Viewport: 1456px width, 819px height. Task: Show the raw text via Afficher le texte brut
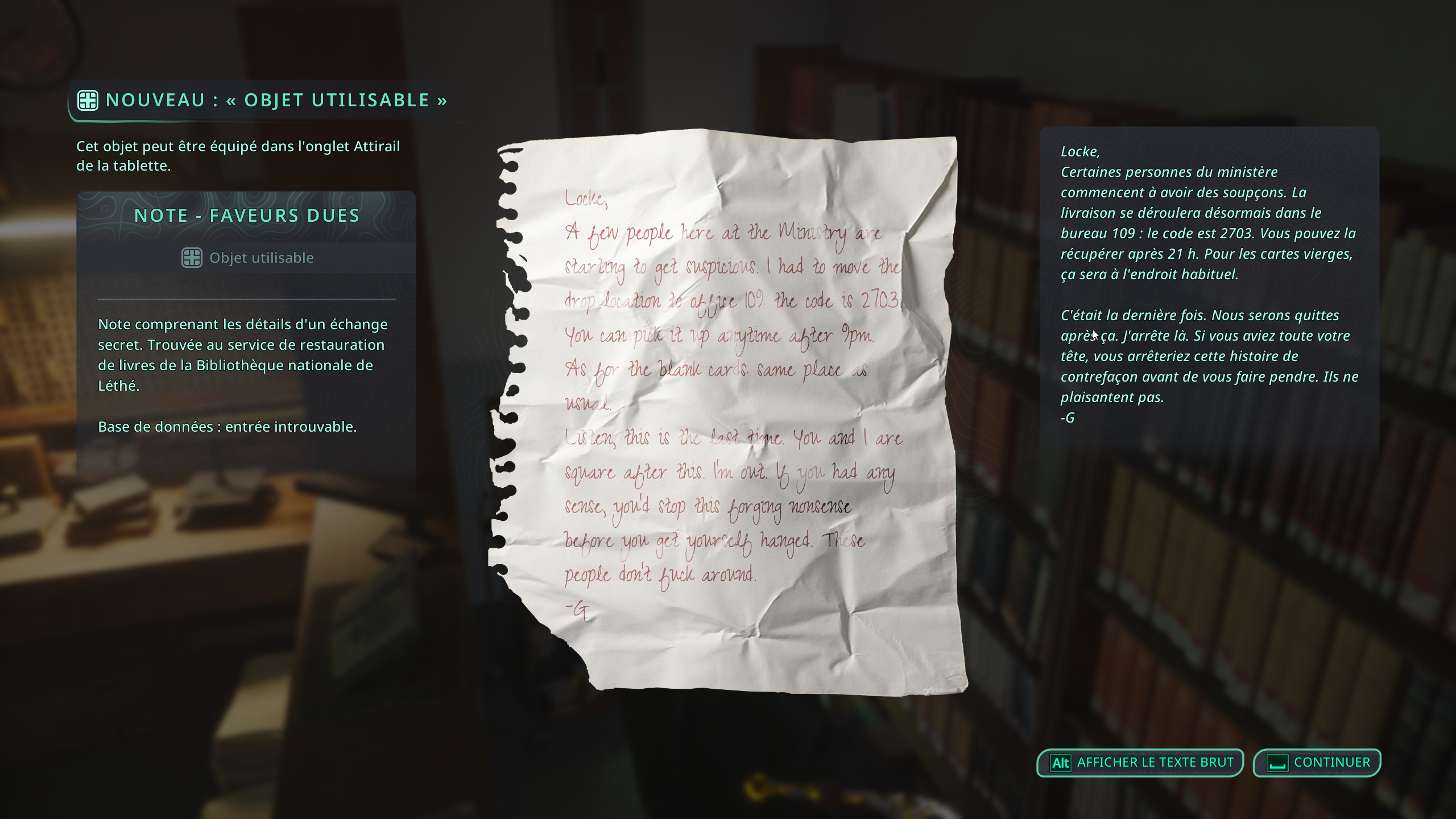point(1140,763)
